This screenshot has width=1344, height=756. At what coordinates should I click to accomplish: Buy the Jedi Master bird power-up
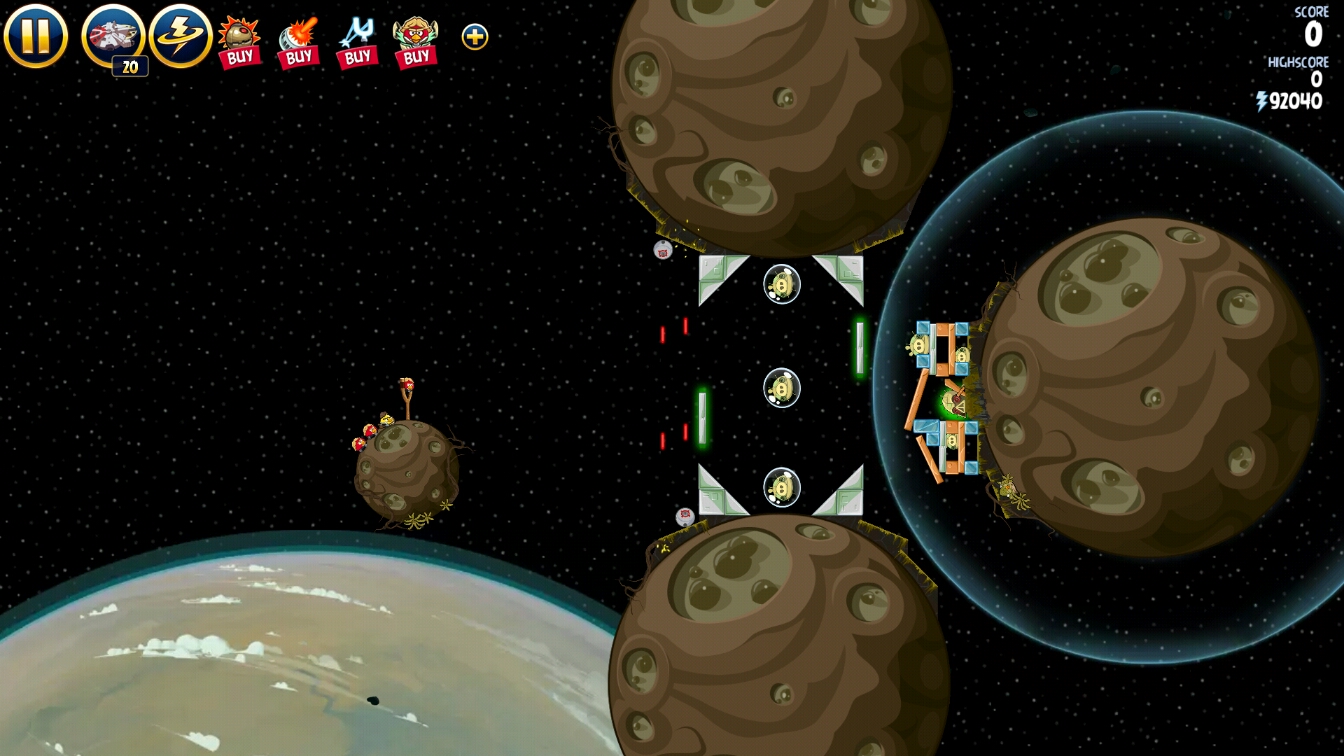coord(416,42)
